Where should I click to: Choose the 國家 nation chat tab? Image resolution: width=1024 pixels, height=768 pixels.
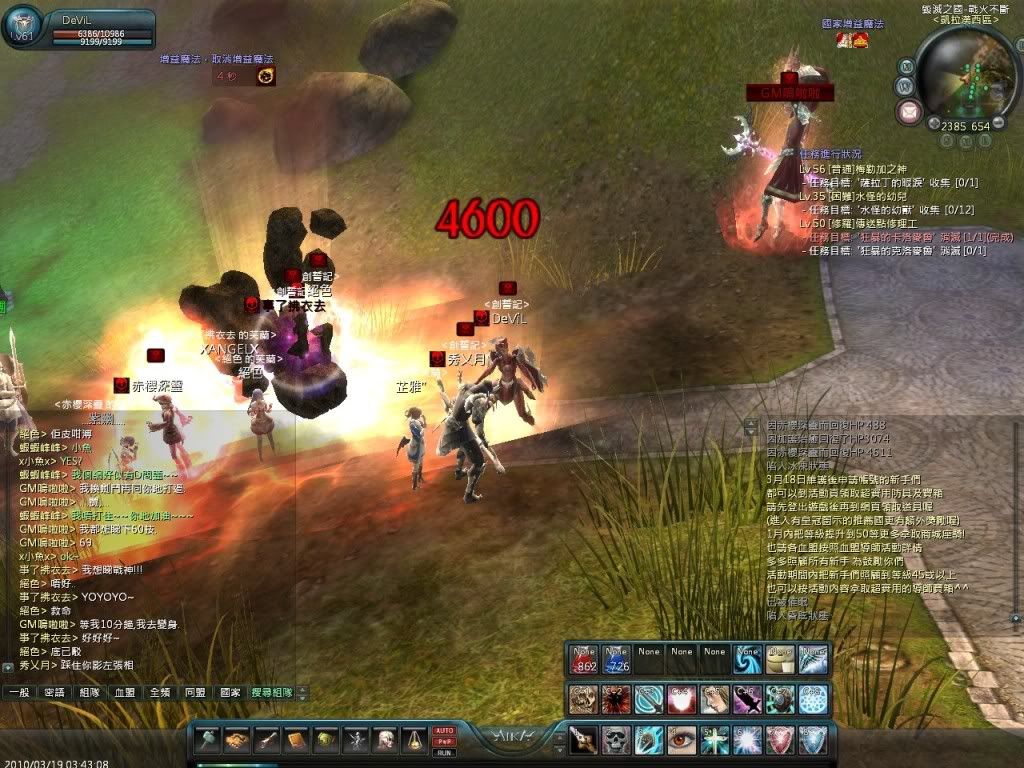[x=230, y=692]
